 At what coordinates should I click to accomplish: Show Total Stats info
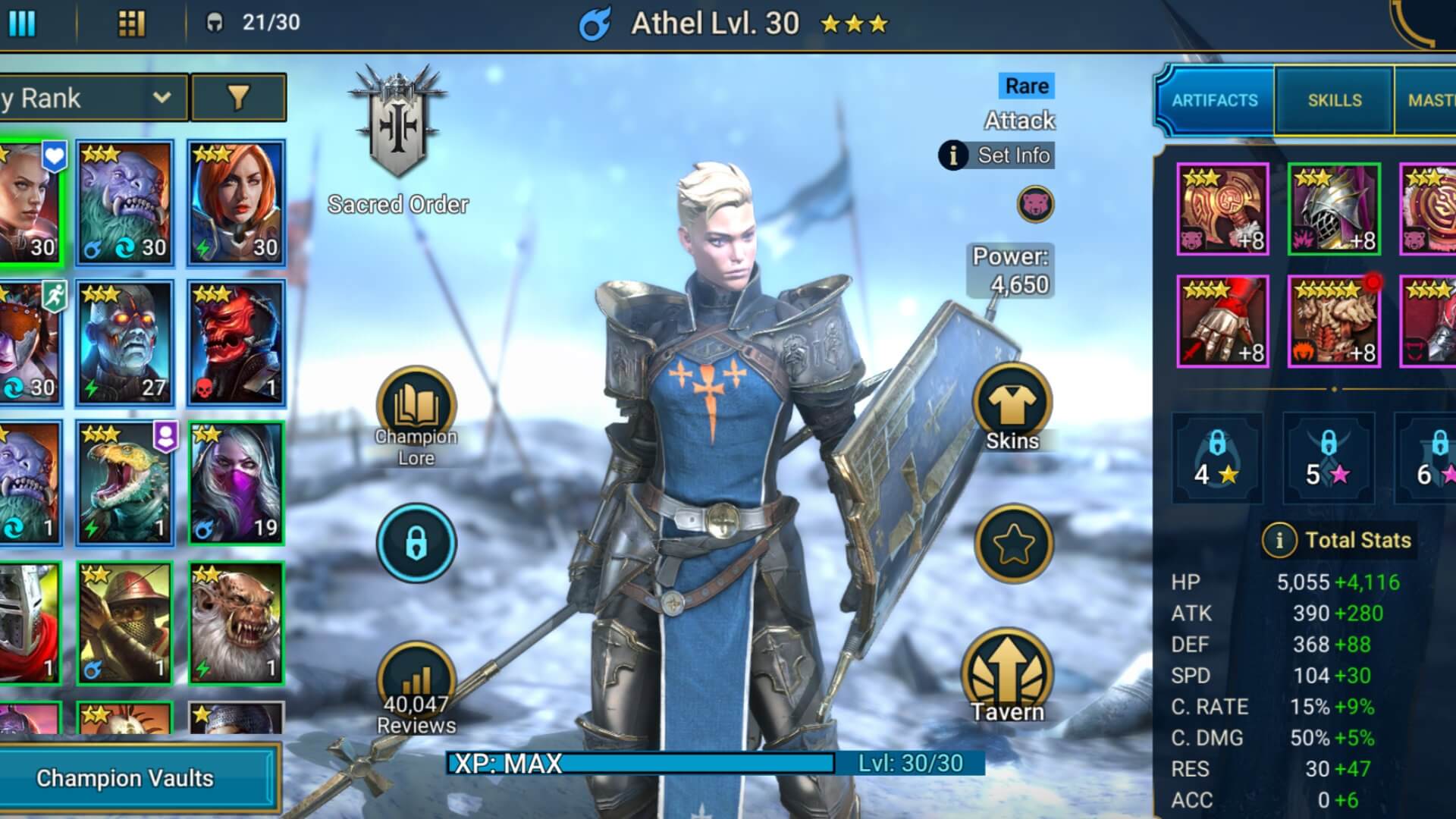tap(1279, 540)
